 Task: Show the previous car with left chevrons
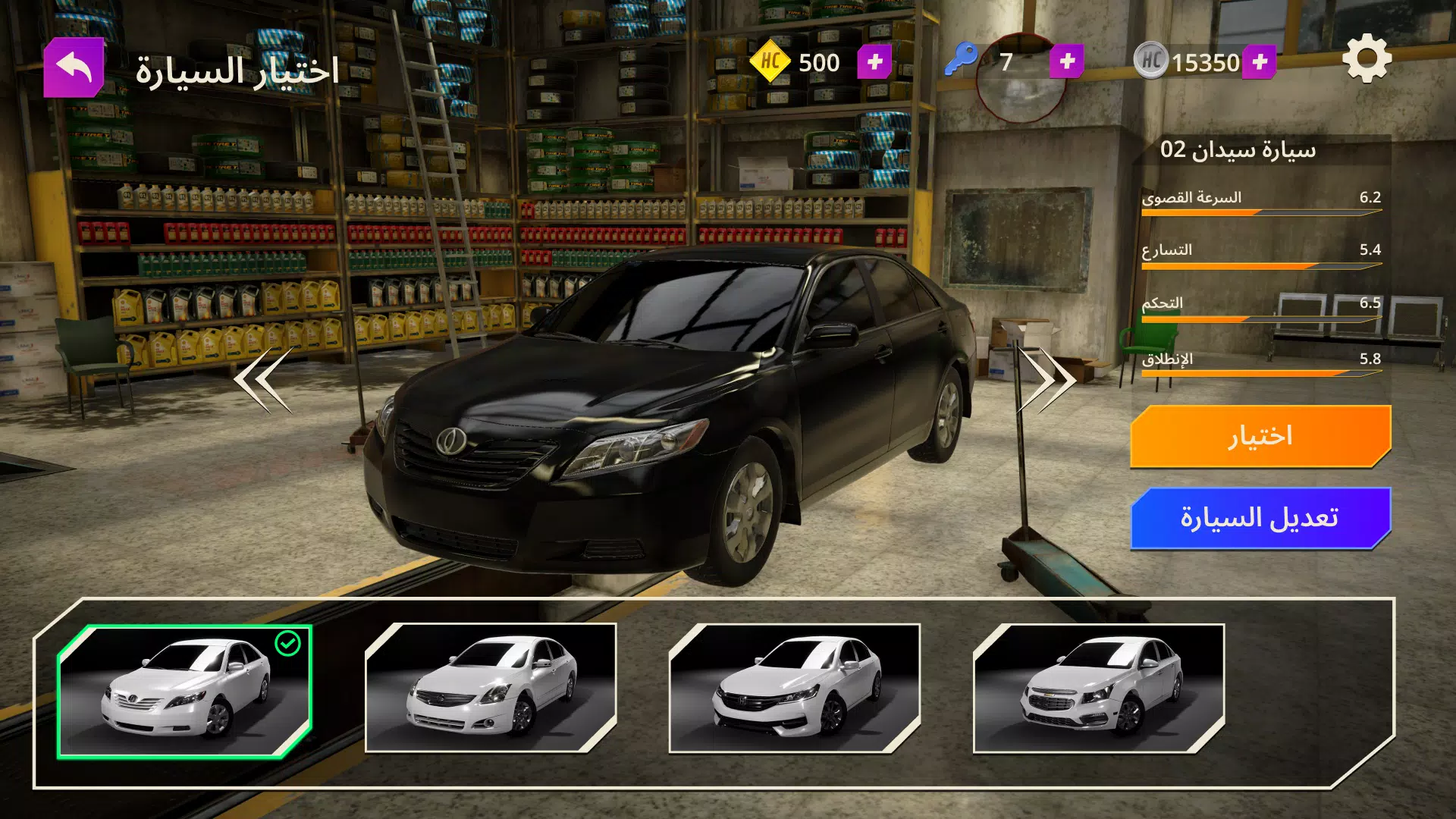263,380
